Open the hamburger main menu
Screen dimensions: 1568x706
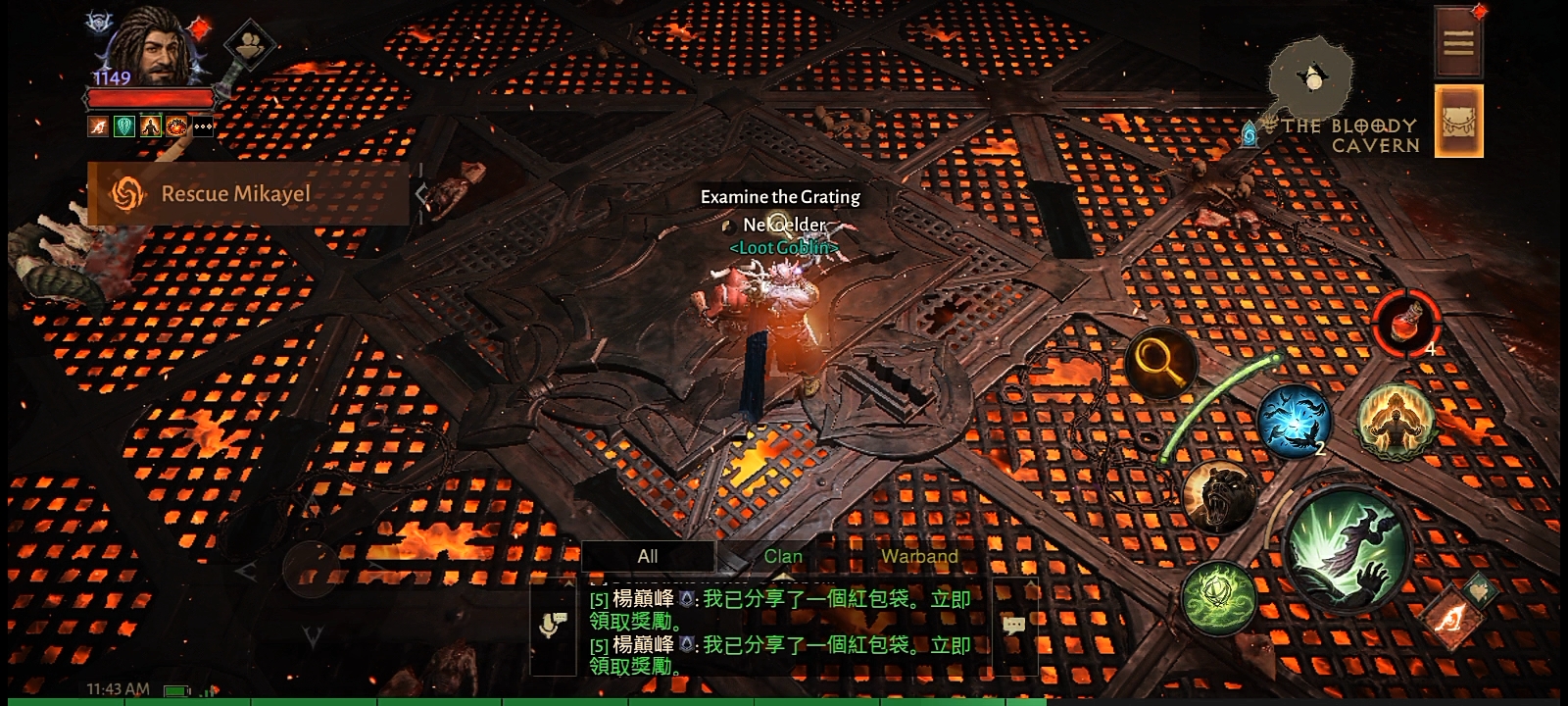1458,42
